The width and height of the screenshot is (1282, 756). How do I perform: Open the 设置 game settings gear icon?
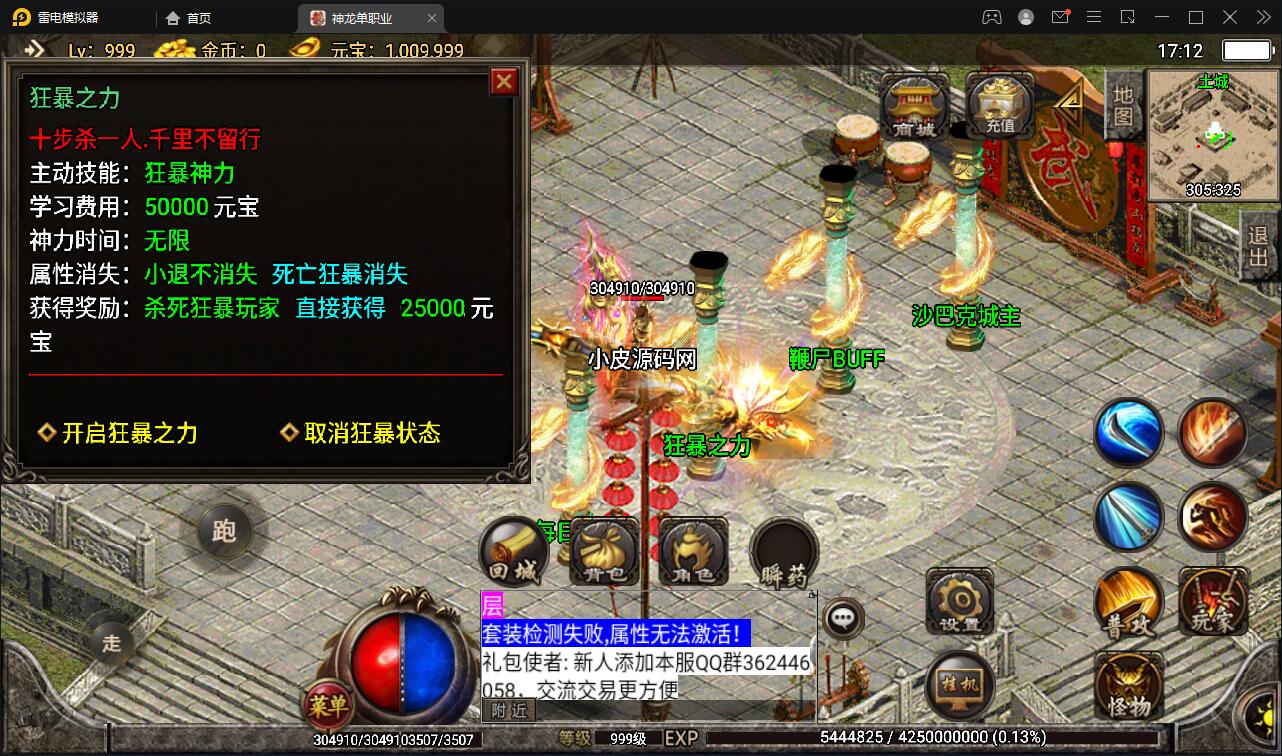coord(959,602)
